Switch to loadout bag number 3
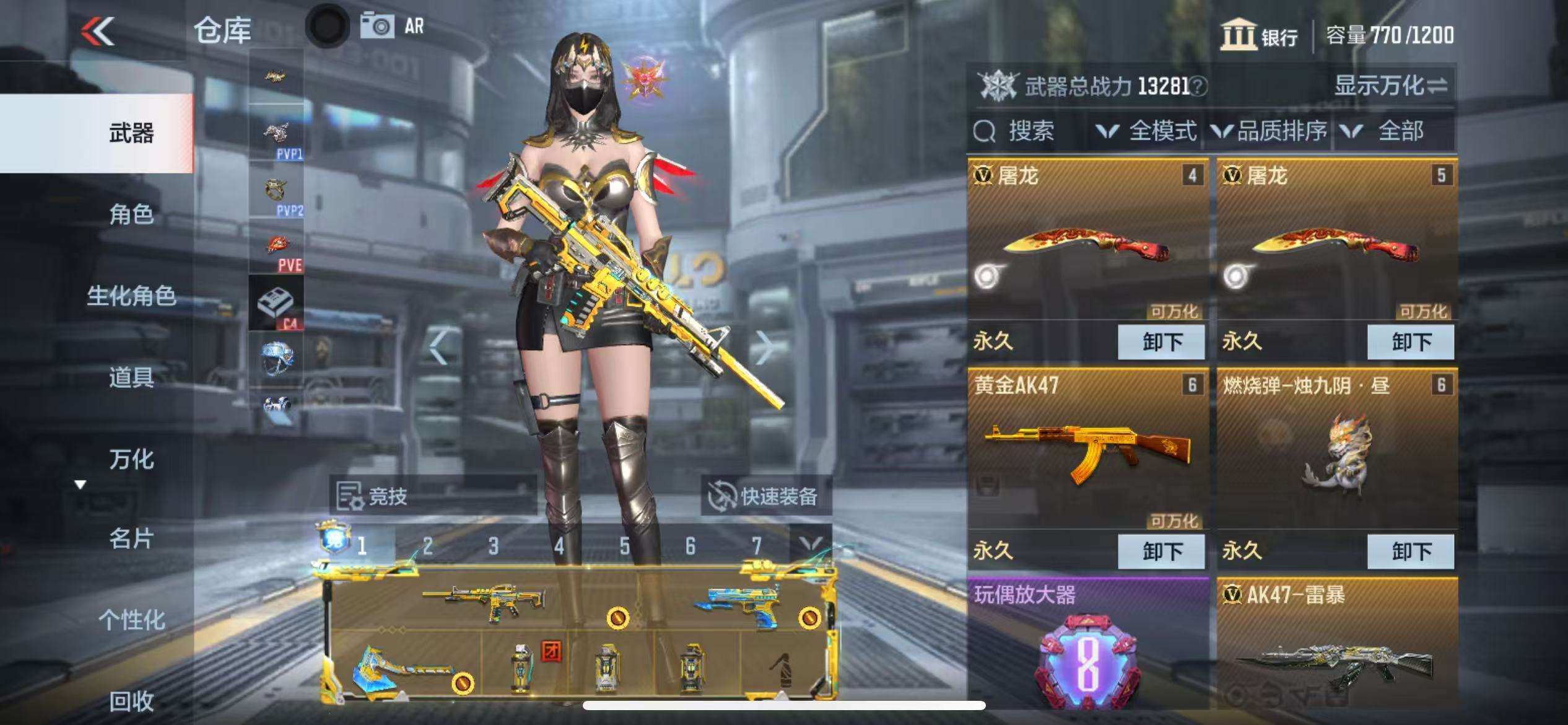Viewport: 1568px width, 725px height. coord(493,546)
